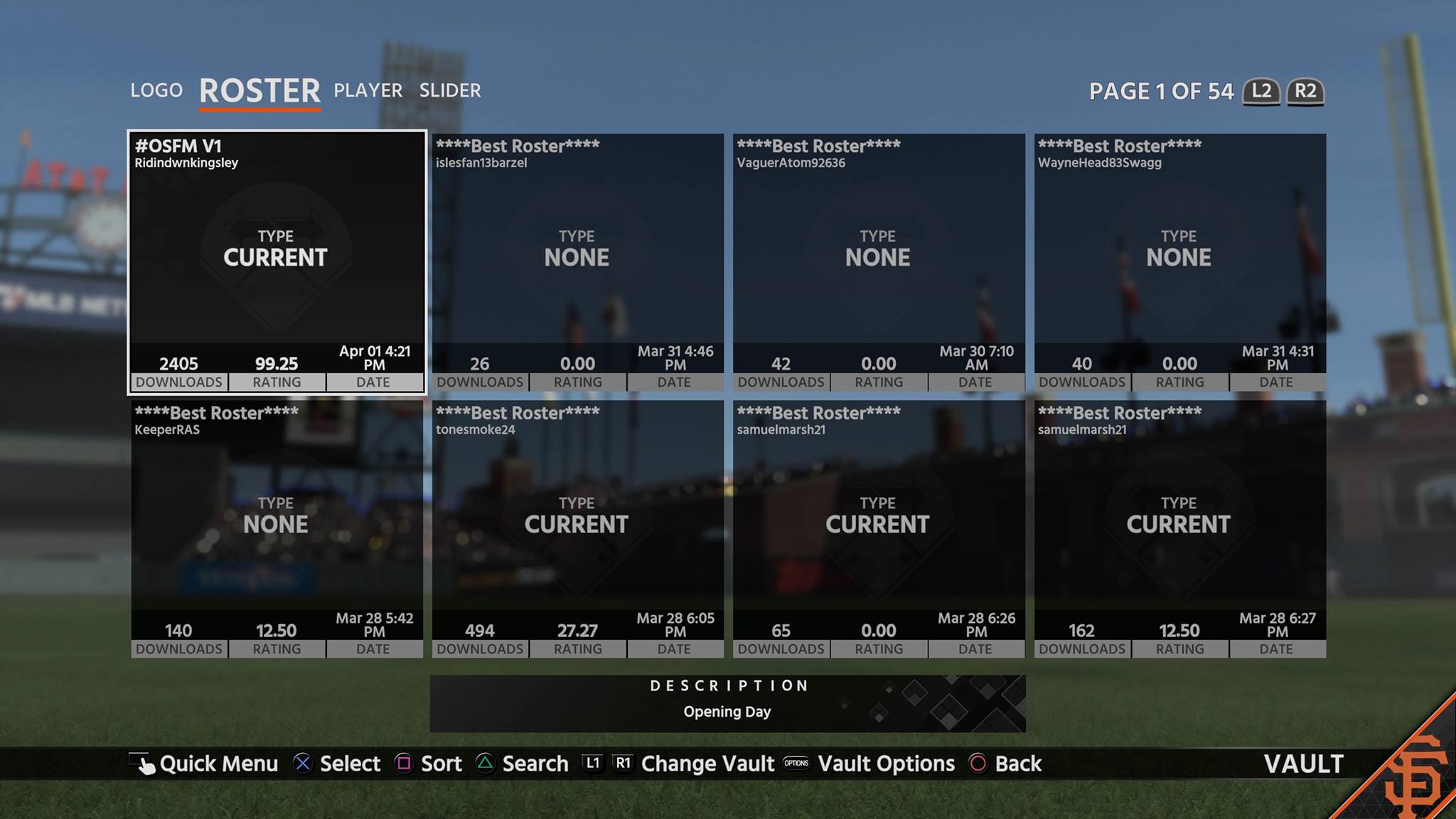The width and height of the screenshot is (1456, 819).
Task: Open search via the Triangle icon
Action: coord(486,764)
